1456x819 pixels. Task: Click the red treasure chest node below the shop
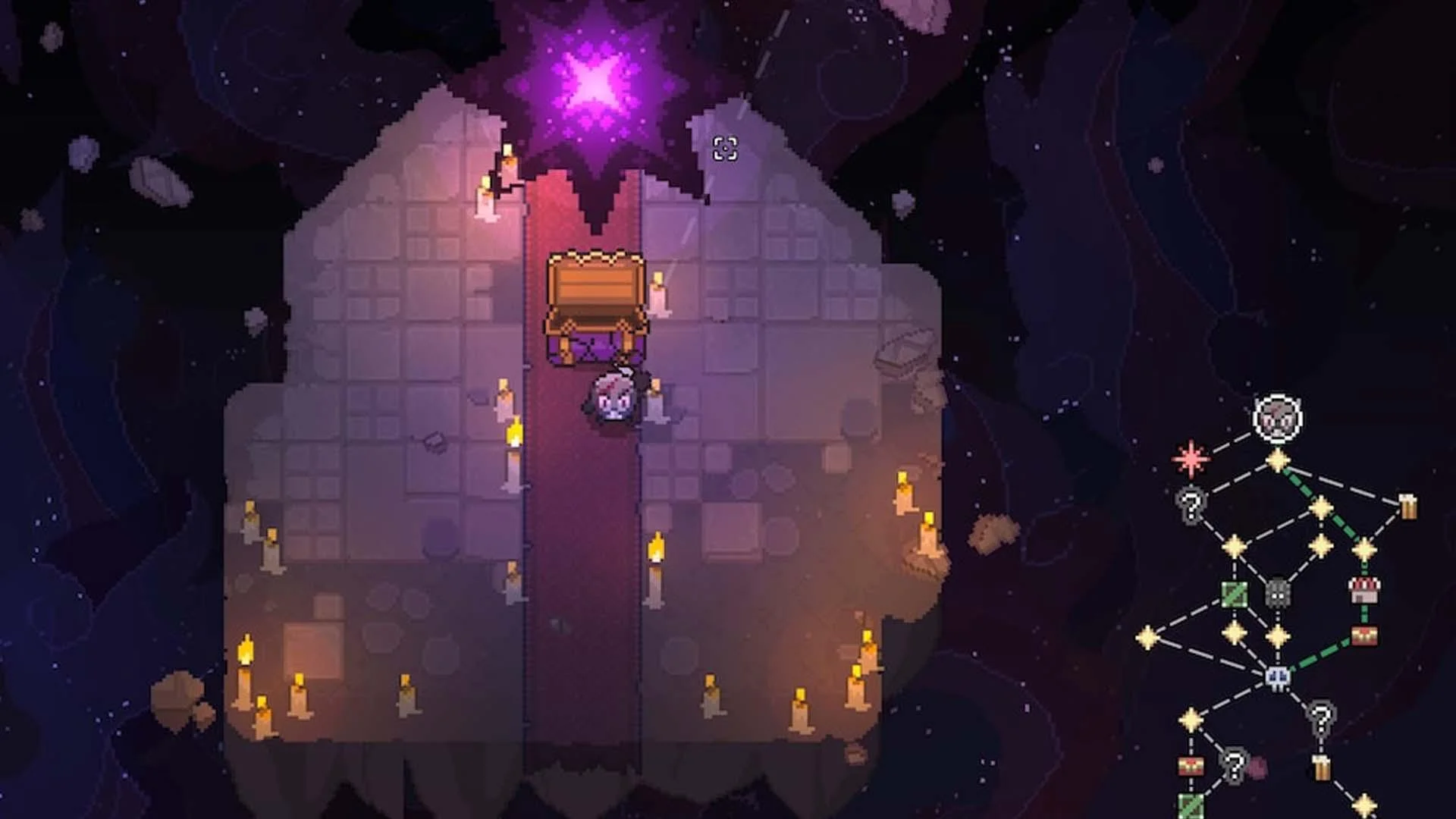click(1363, 635)
